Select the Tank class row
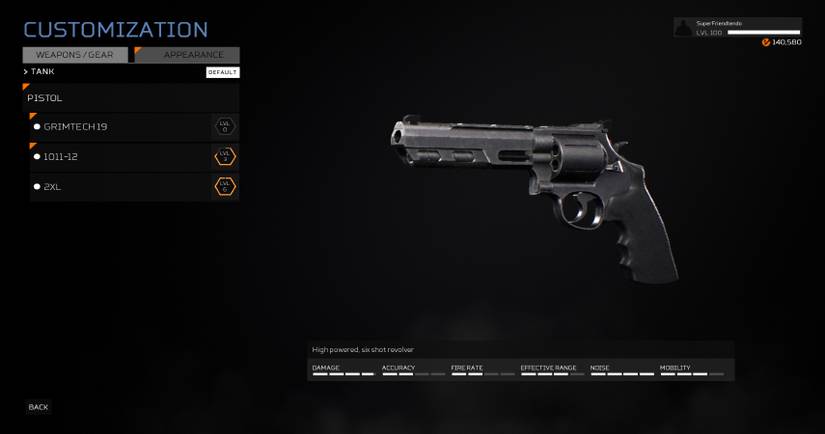The image size is (825, 434). pos(43,72)
